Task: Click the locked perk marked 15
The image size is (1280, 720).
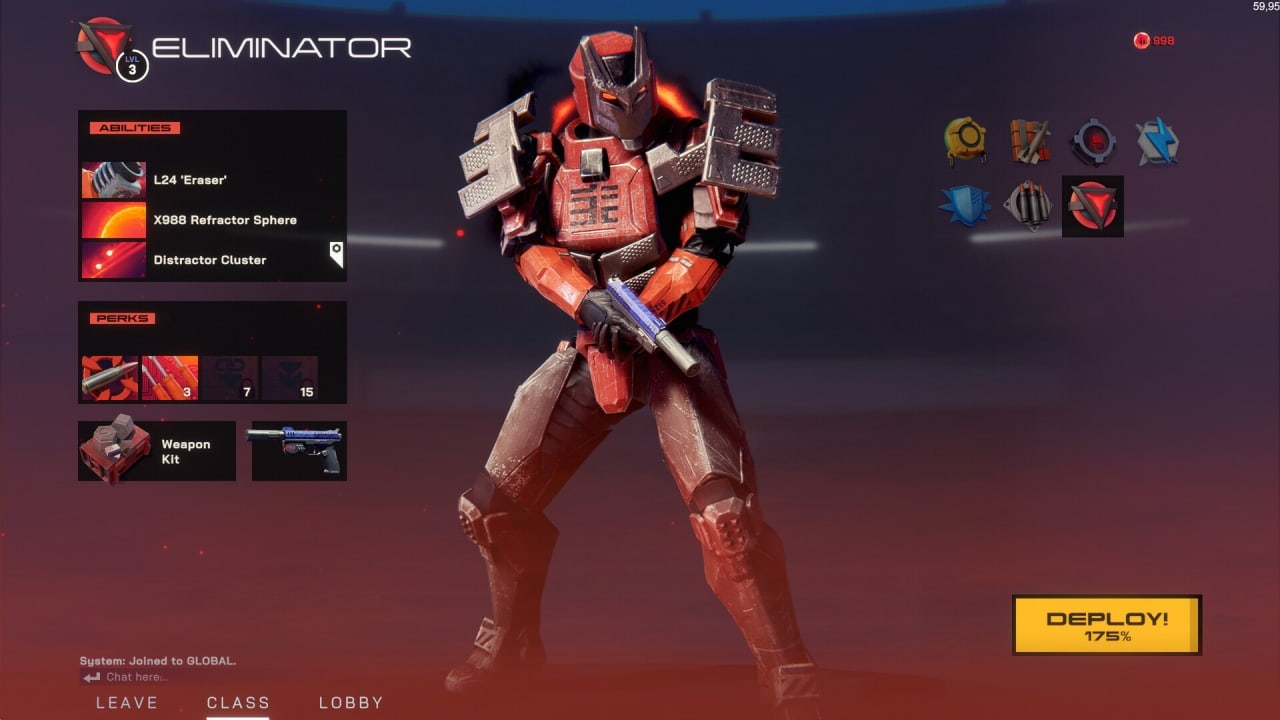Action: coord(289,378)
